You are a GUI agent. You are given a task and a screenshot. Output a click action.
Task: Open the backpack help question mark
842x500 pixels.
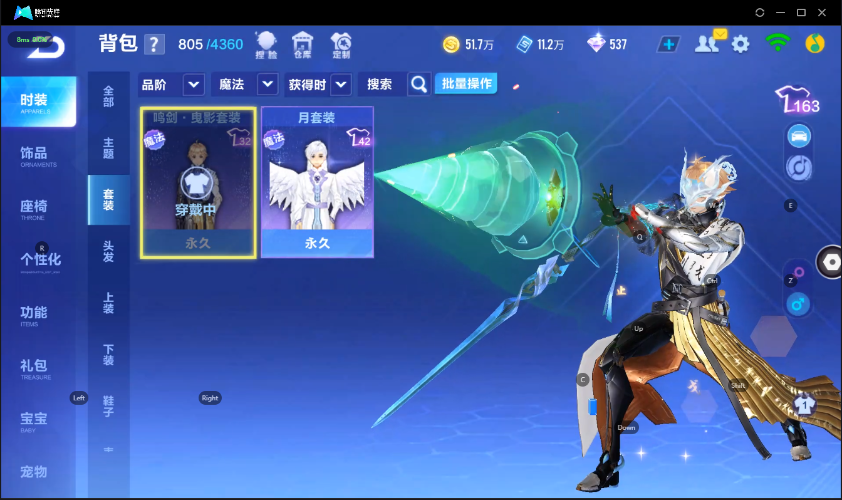[154, 44]
